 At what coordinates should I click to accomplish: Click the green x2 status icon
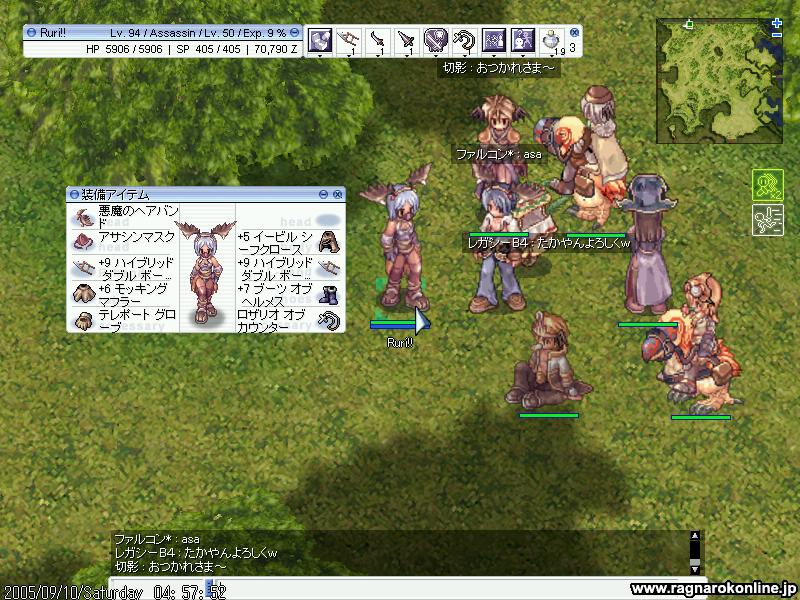[767, 185]
